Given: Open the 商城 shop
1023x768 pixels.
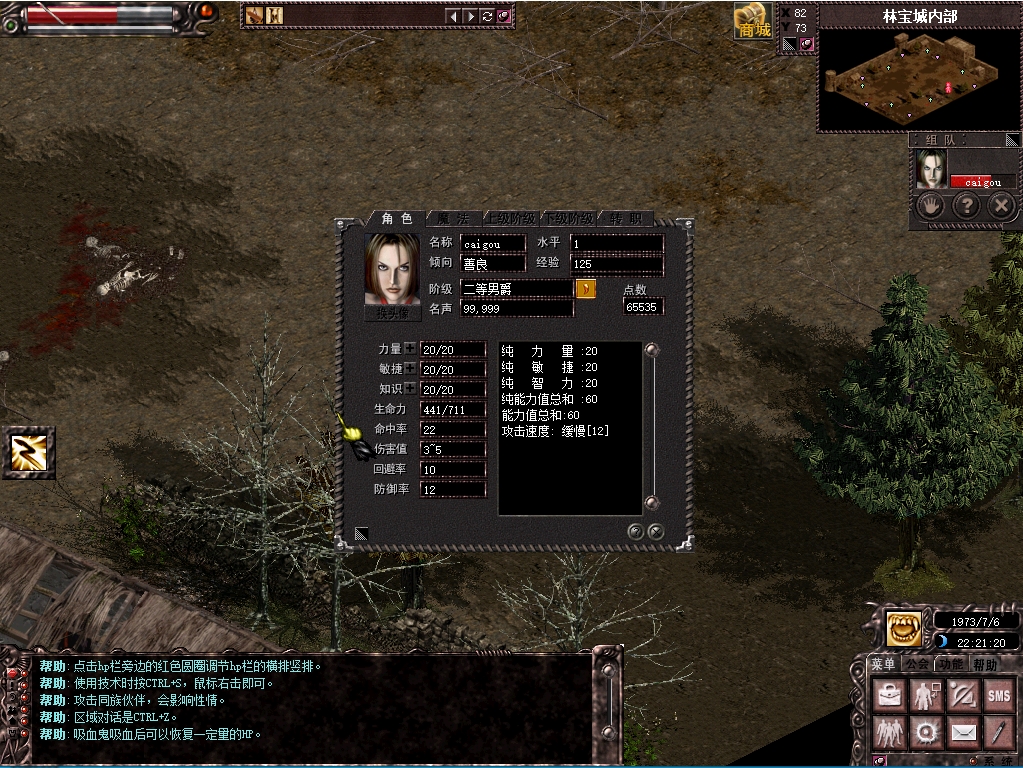Looking at the screenshot, I should [x=754, y=21].
